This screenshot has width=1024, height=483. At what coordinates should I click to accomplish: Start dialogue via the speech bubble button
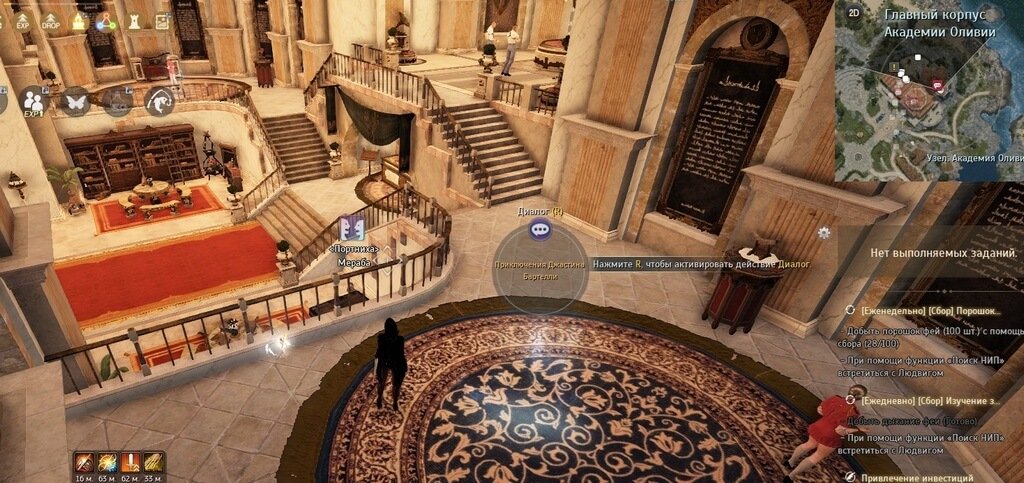coord(541,229)
